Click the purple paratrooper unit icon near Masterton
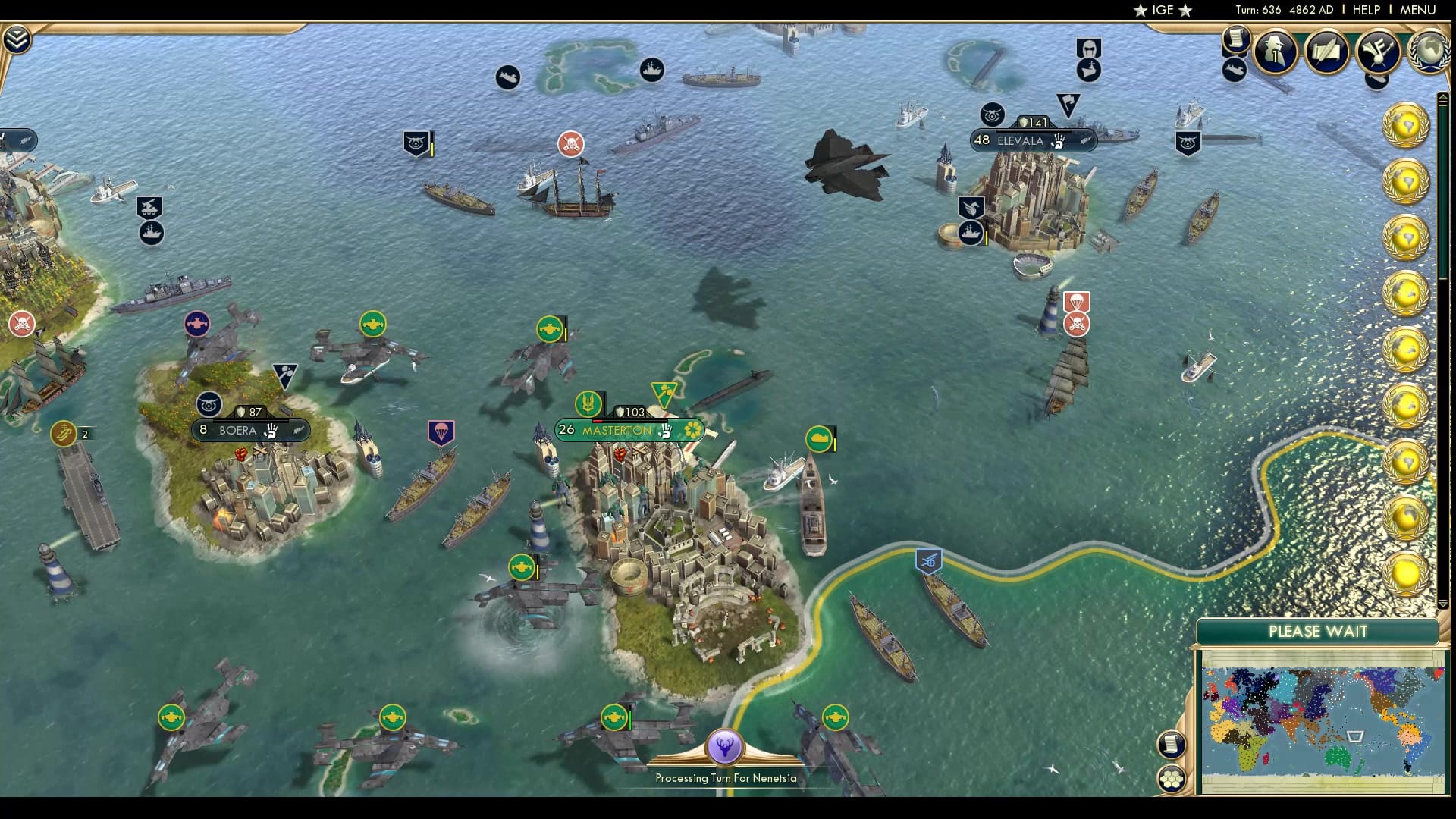The height and width of the screenshot is (819, 1456). pyautogui.click(x=441, y=432)
